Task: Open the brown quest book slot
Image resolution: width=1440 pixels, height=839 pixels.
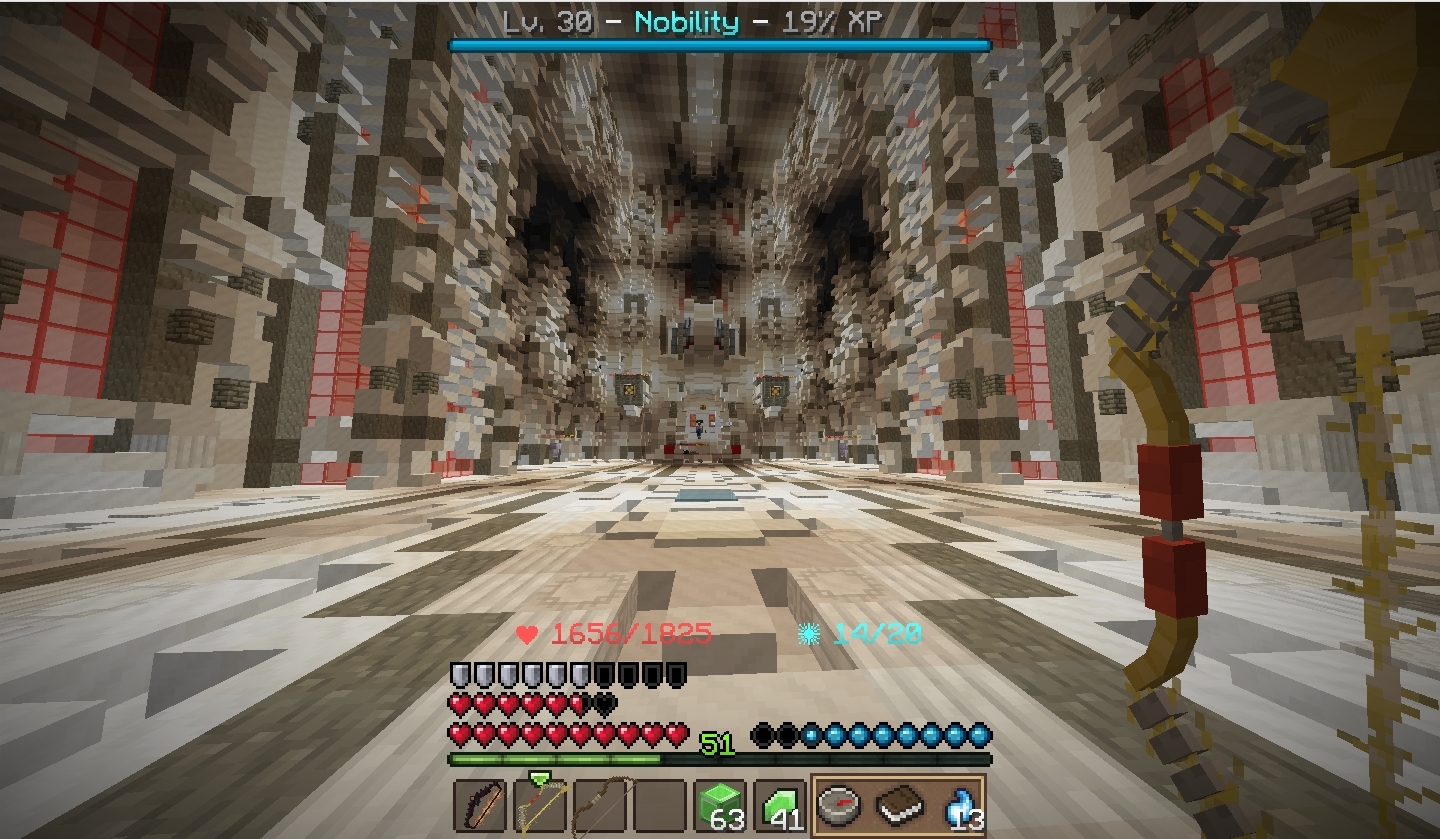Action: (x=899, y=805)
